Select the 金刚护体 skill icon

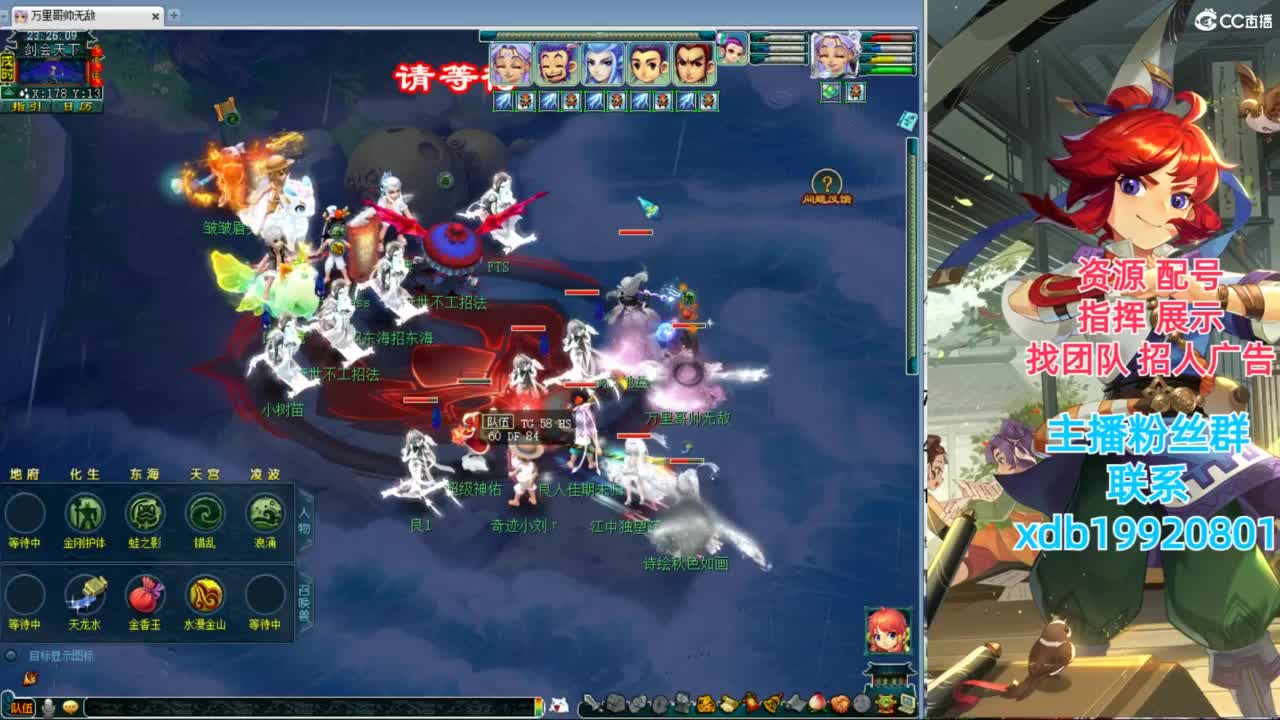86,514
